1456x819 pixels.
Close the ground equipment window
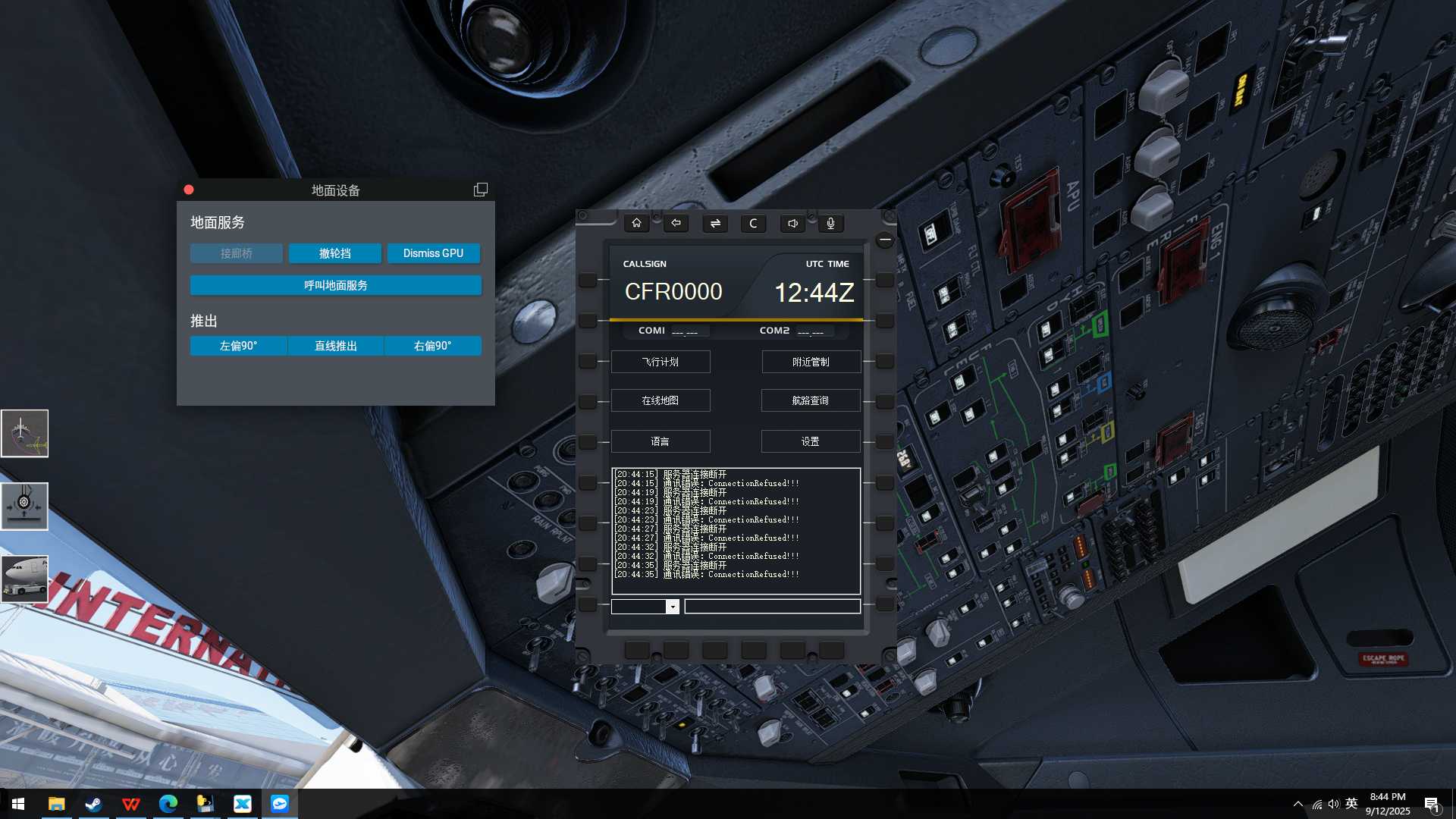189,190
